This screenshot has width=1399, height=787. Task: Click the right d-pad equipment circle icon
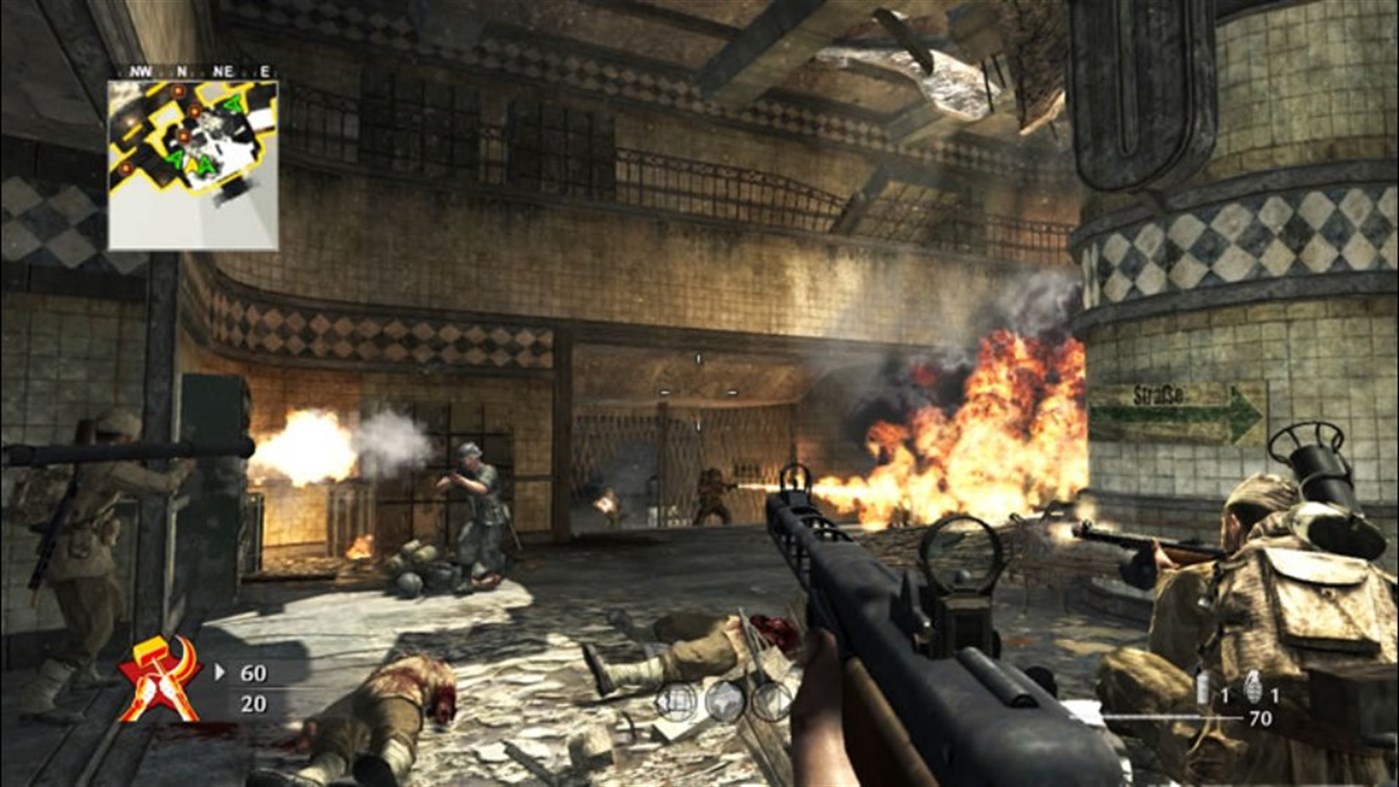point(771,700)
